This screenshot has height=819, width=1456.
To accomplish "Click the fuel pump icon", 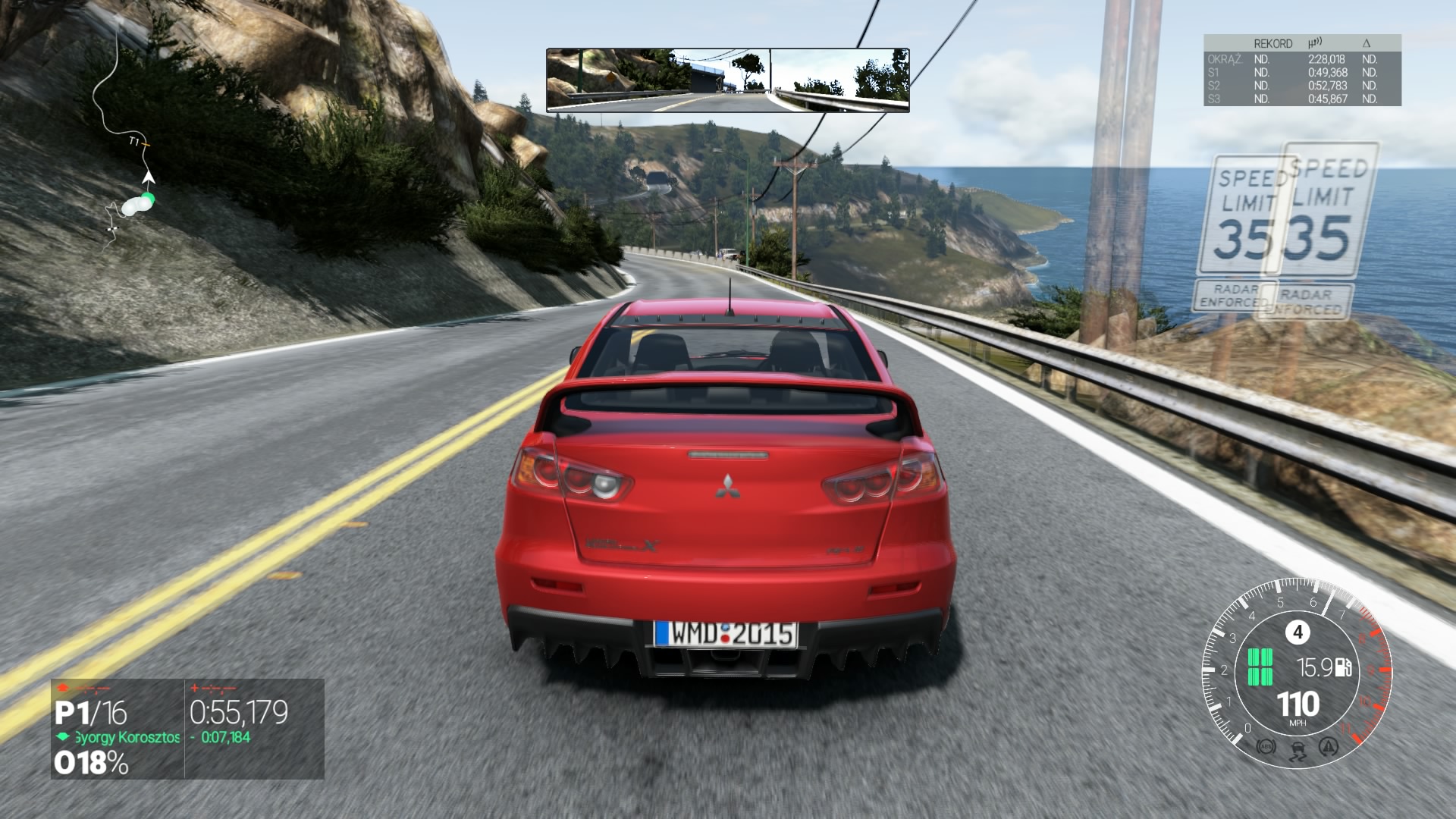I will pos(1344,667).
